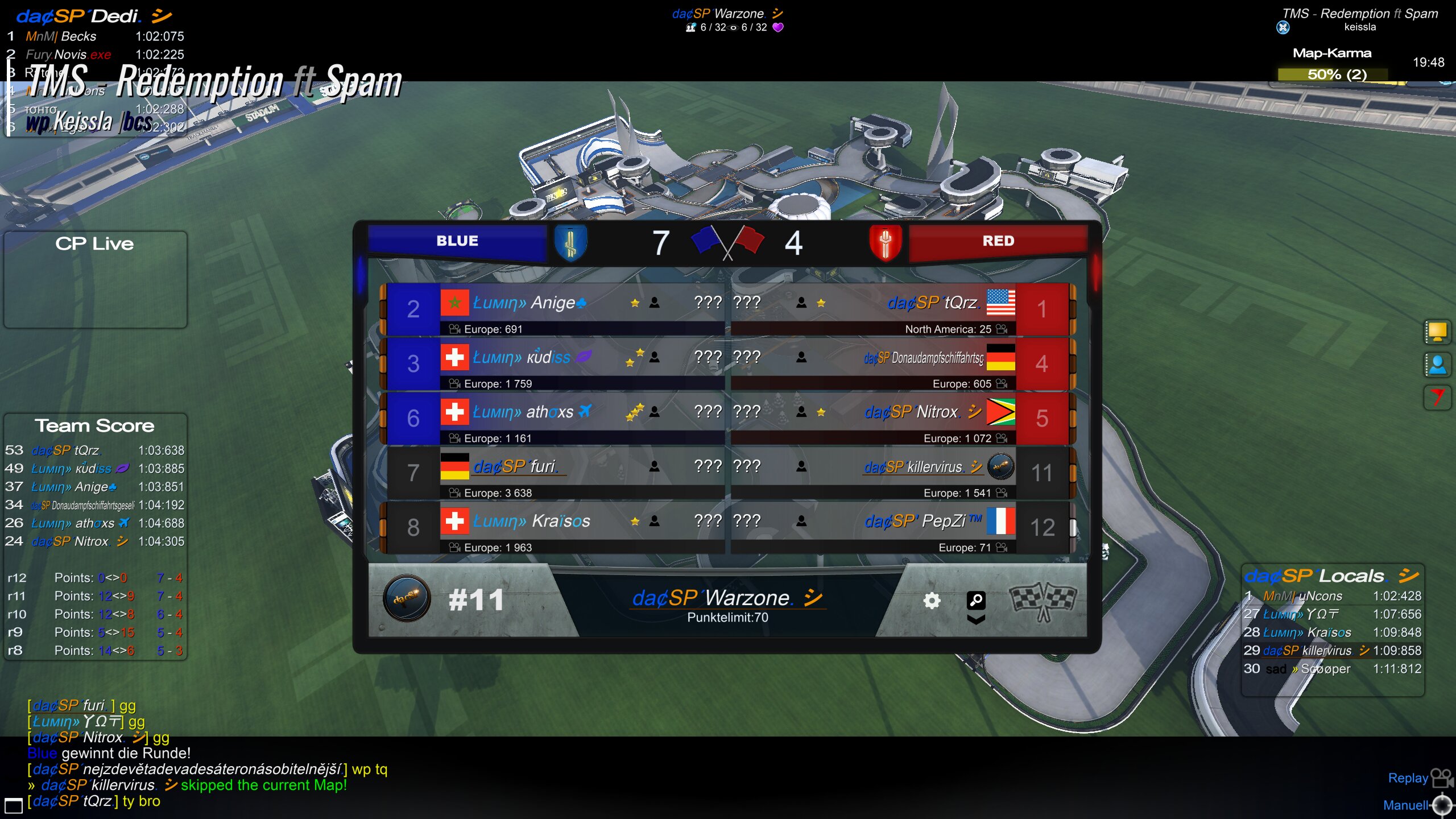This screenshot has width=1456, height=819.
Task: Open the chat input box icon
Action: click(x=13, y=805)
